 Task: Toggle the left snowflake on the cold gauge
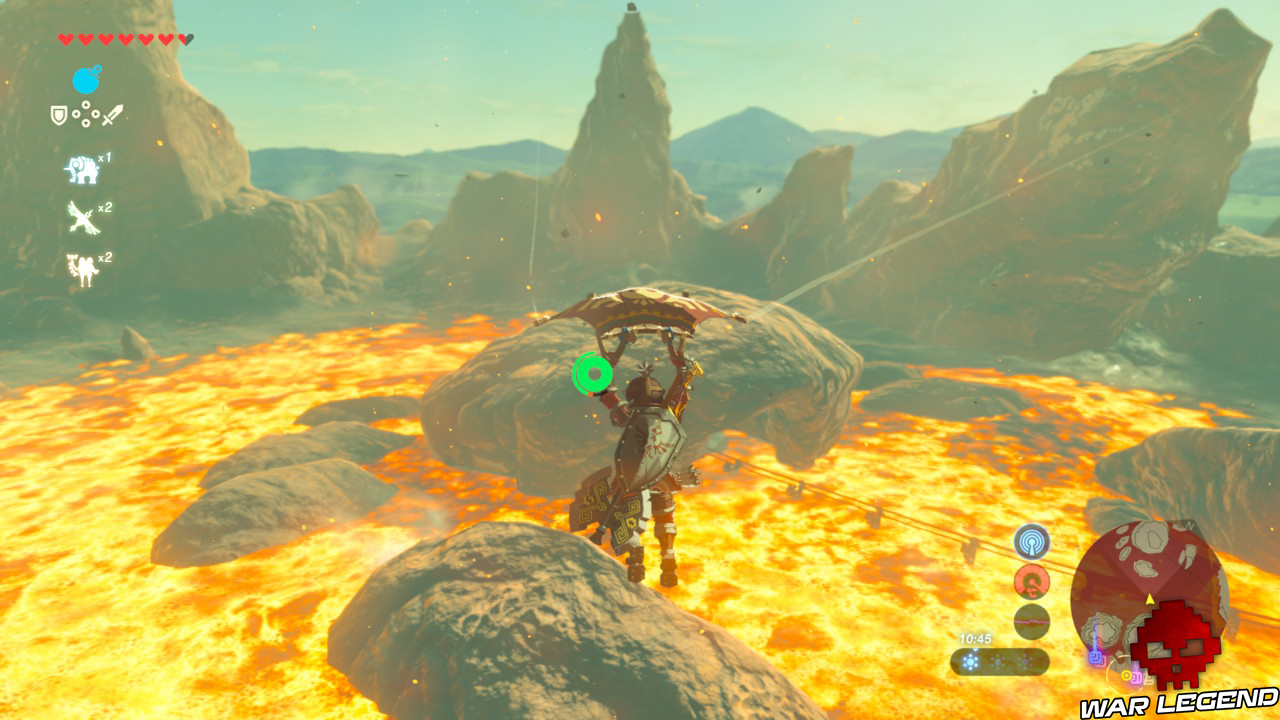click(x=970, y=662)
